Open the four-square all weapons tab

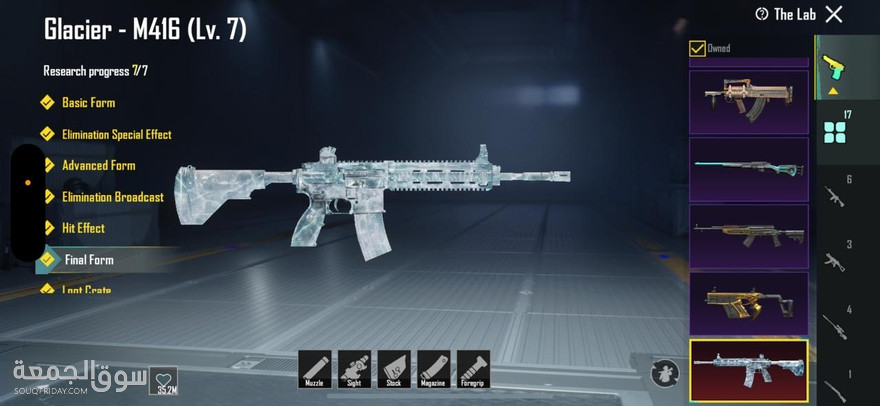(832, 133)
